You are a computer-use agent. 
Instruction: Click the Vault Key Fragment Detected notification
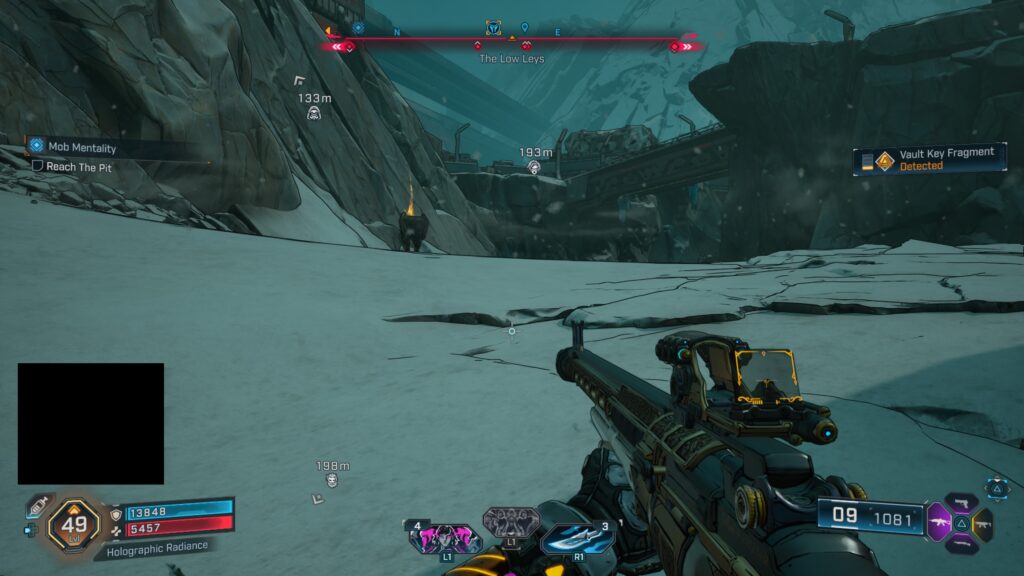click(929, 159)
